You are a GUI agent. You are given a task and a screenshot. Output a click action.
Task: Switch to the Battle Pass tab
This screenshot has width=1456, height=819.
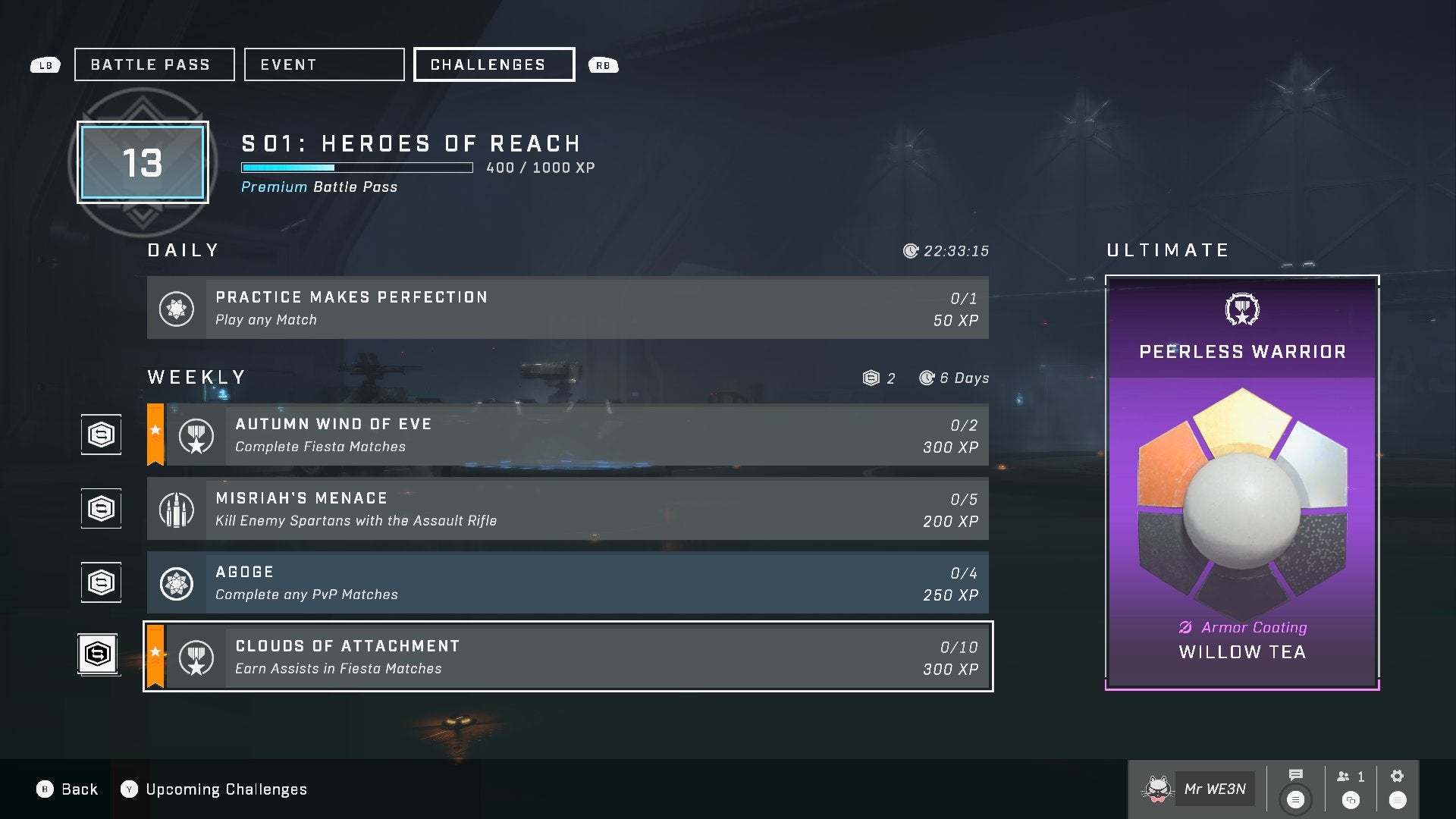click(153, 64)
